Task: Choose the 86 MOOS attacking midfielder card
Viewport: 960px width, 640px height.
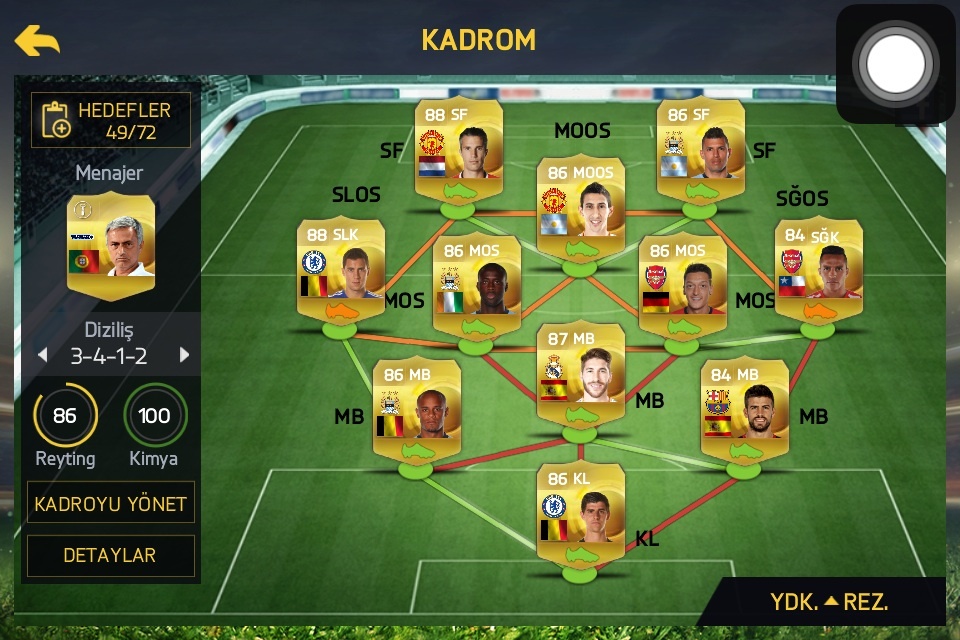Action: (x=580, y=208)
